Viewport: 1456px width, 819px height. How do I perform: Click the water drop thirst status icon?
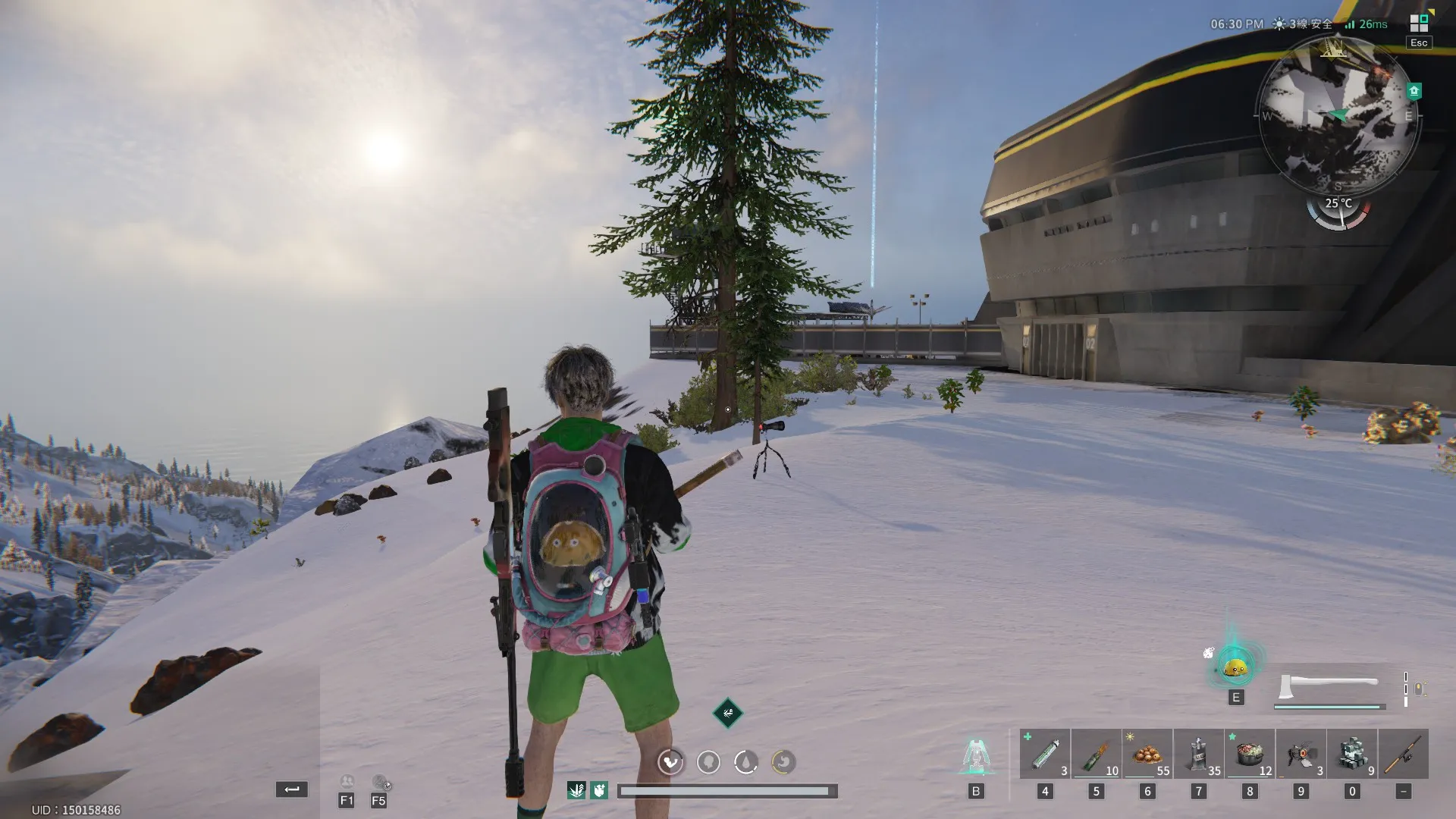point(746,761)
